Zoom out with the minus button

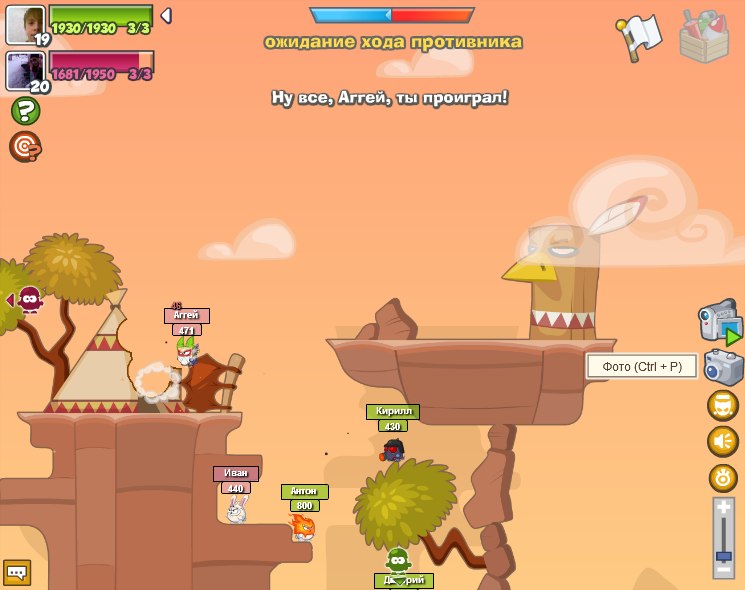(x=723, y=568)
